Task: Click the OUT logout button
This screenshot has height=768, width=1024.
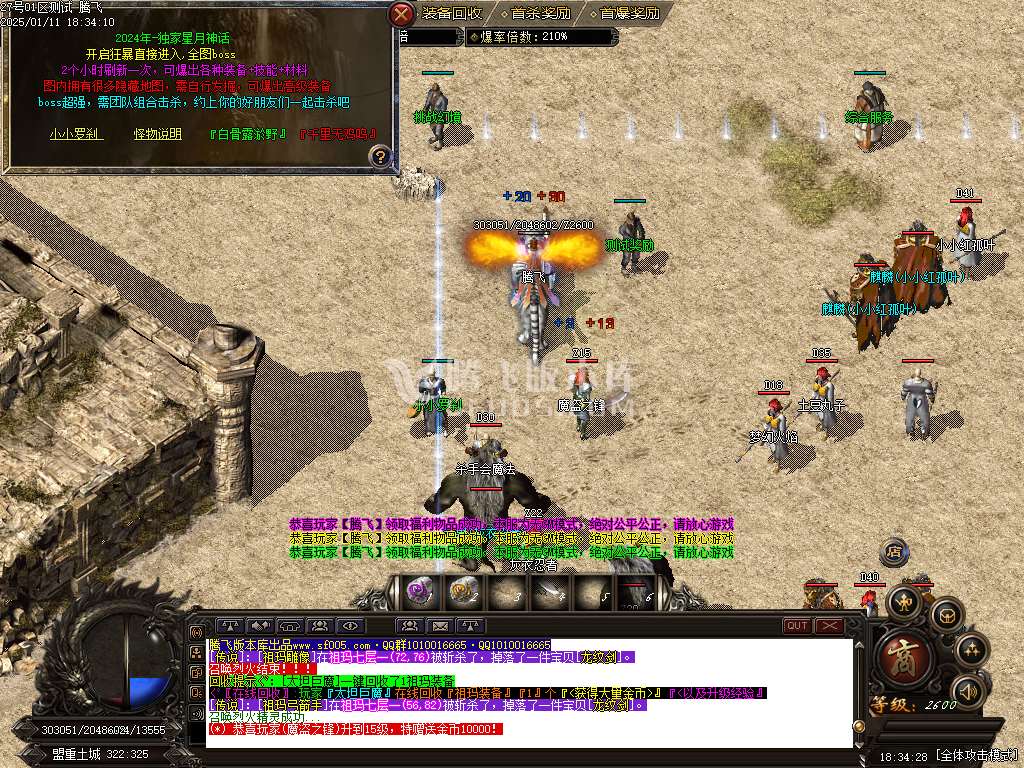Action: (x=797, y=626)
